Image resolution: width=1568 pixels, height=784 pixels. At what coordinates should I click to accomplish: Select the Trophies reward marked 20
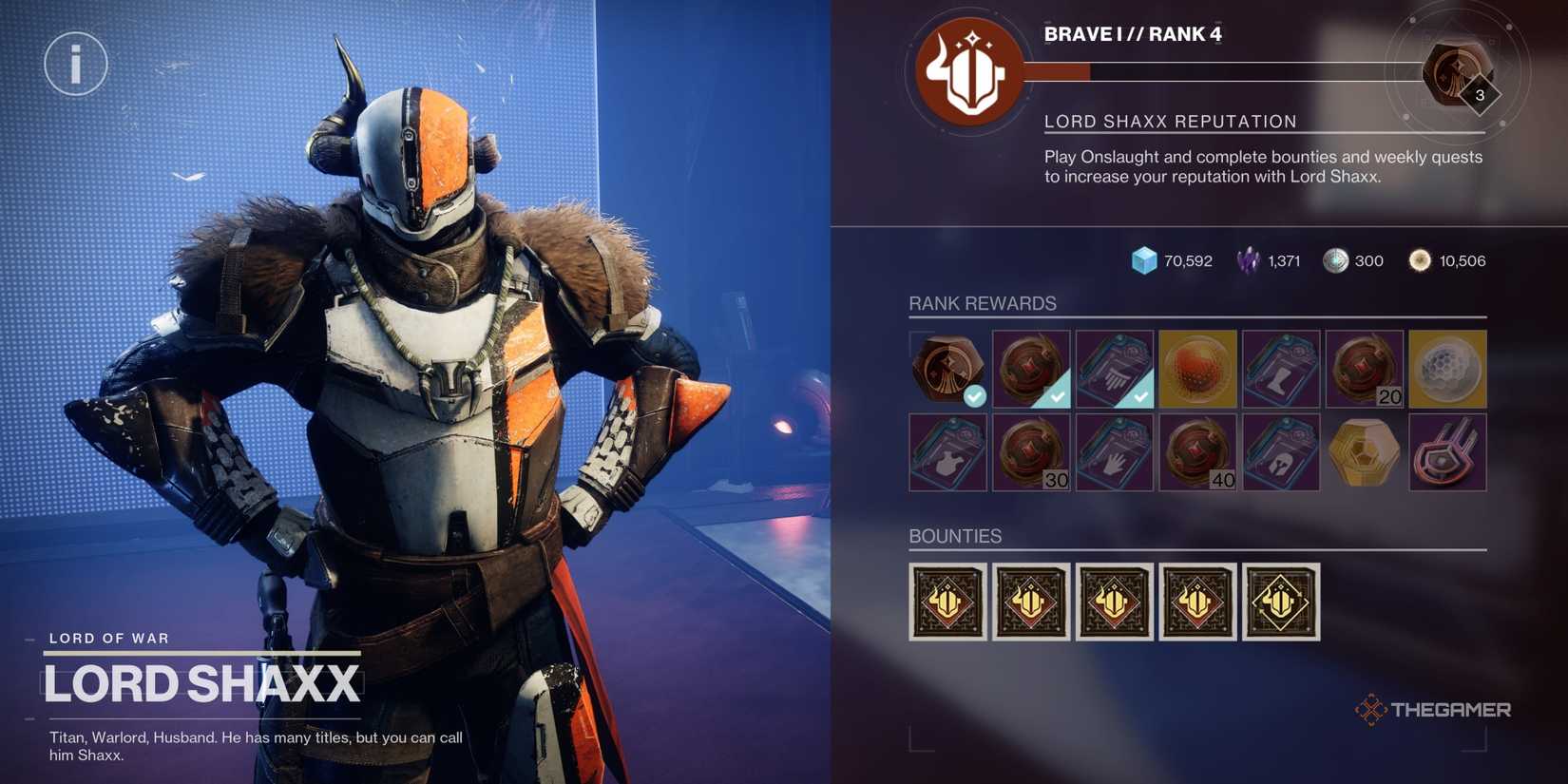point(1364,369)
